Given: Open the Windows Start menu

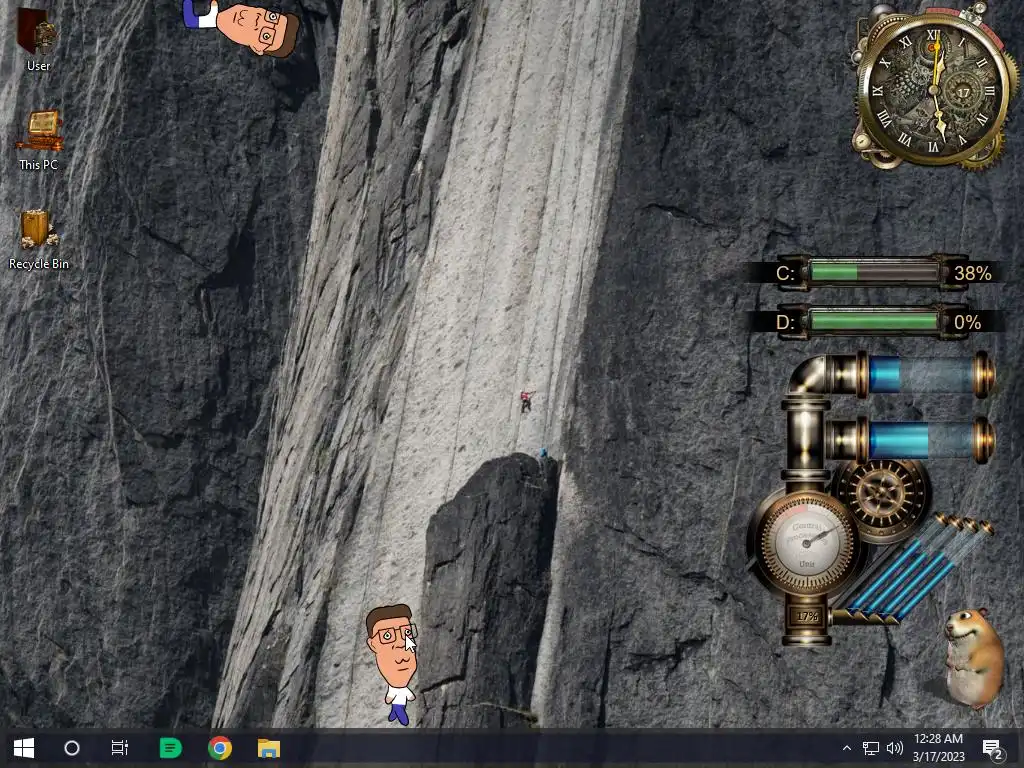Looking at the screenshot, I should (x=24, y=748).
